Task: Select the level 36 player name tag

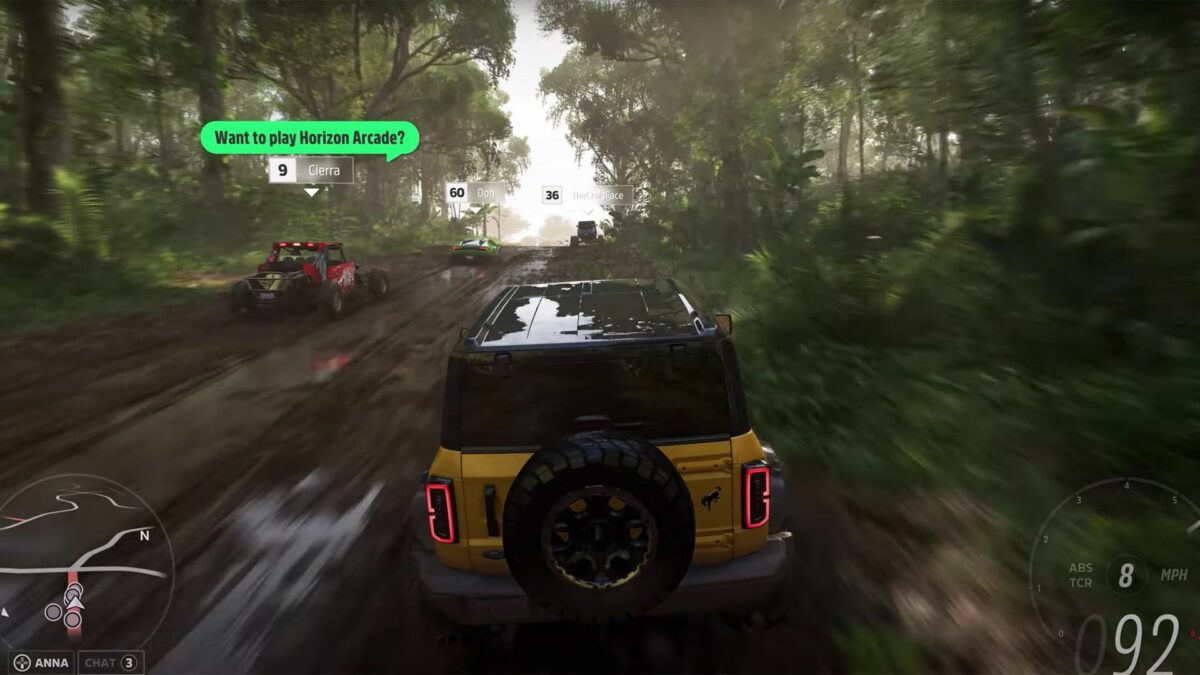Action: coord(586,195)
